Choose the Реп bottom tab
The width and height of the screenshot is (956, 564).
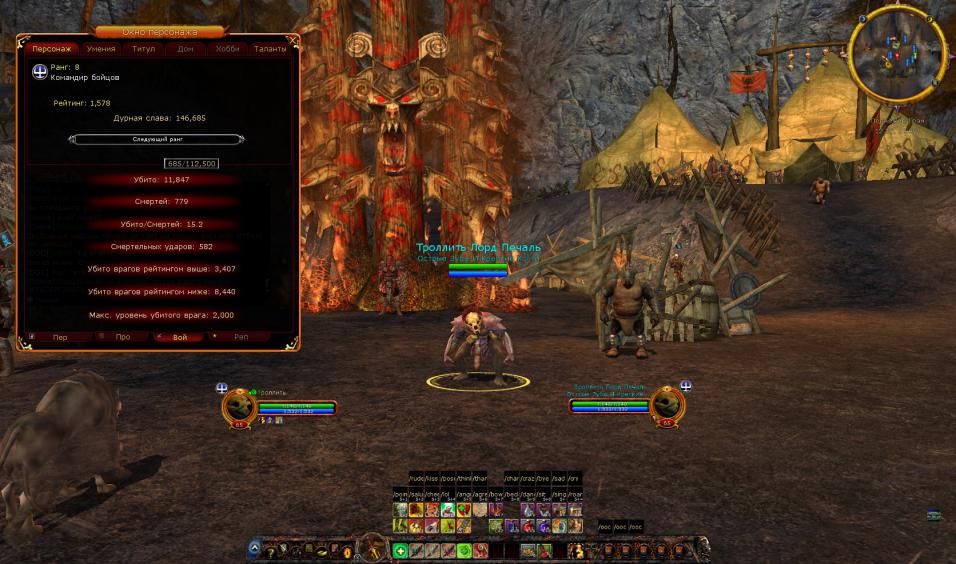(x=241, y=337)
